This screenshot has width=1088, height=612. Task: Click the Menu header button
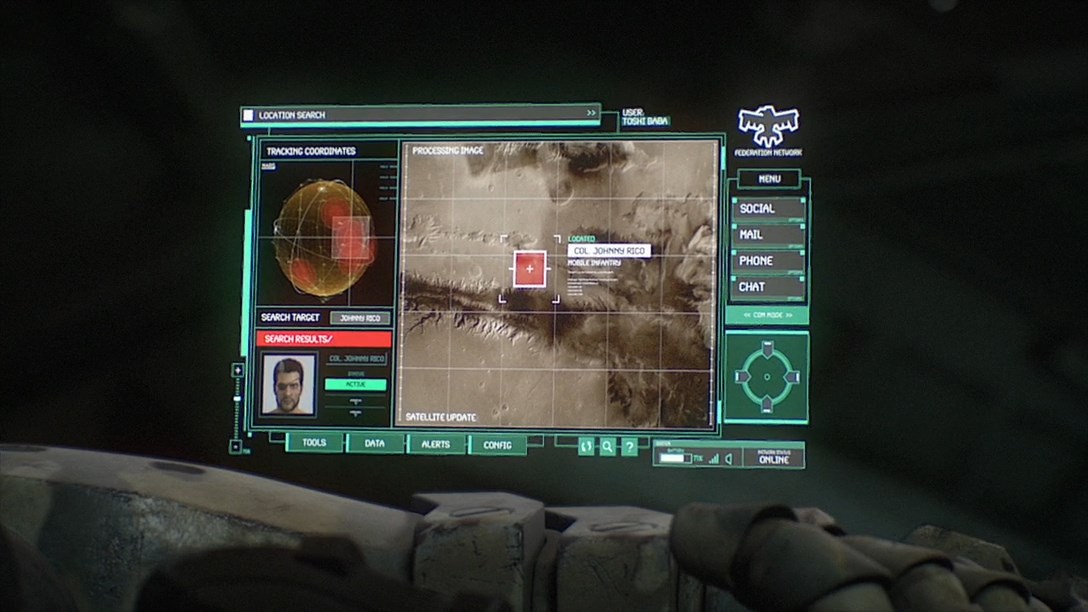coord(769,179)
